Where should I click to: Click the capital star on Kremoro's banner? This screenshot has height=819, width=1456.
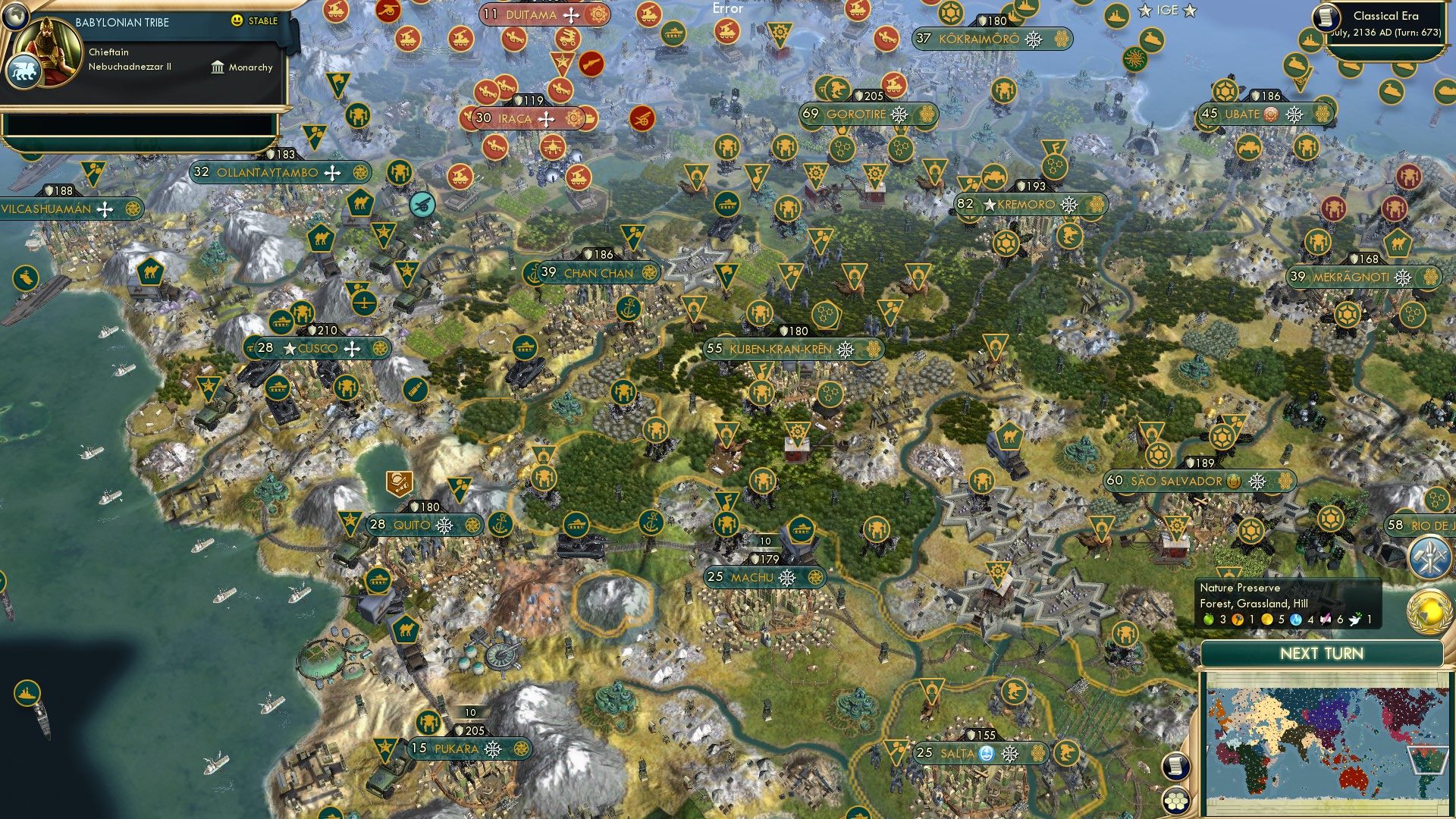tap(990, 205)
